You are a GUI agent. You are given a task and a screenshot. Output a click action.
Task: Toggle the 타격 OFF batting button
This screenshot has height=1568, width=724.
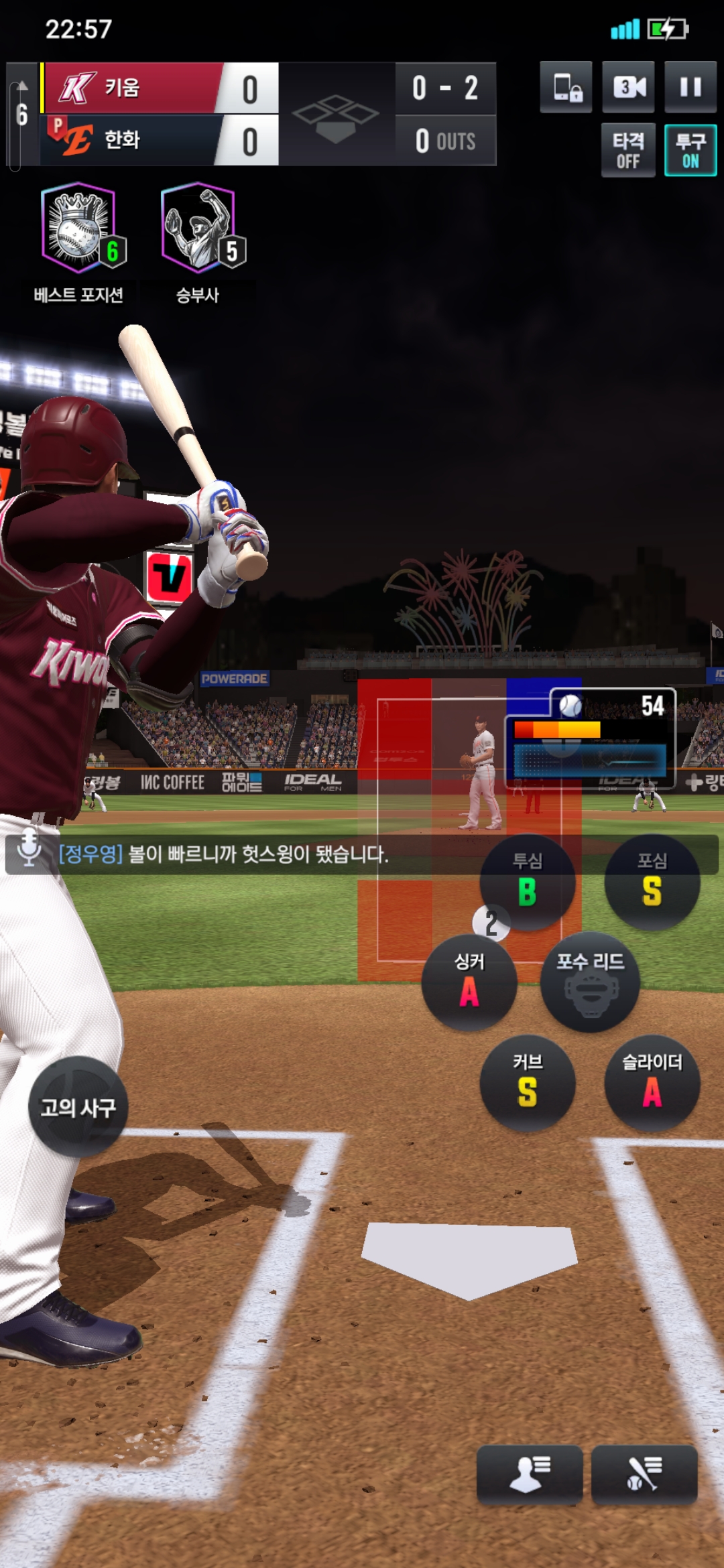(628, 151)
